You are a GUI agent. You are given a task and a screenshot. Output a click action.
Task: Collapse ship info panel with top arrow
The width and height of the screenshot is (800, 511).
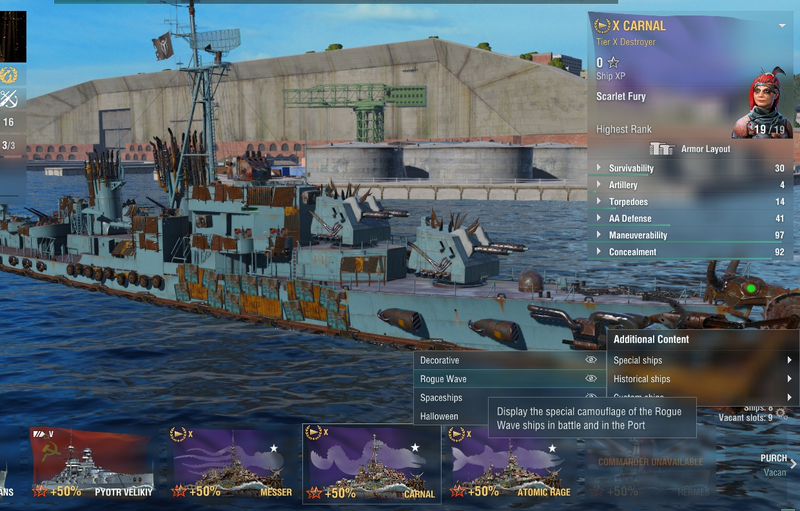[x=782, y=26]
